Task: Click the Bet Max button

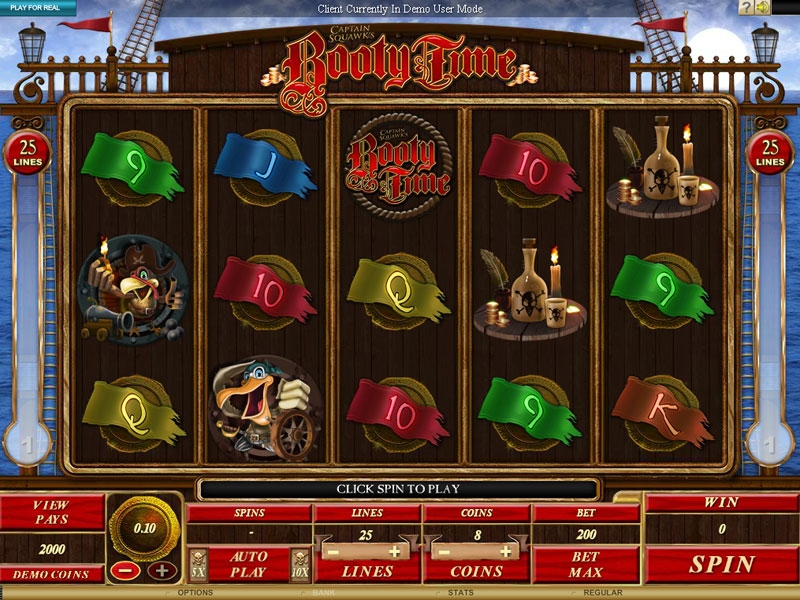Action: click(585, 564)
